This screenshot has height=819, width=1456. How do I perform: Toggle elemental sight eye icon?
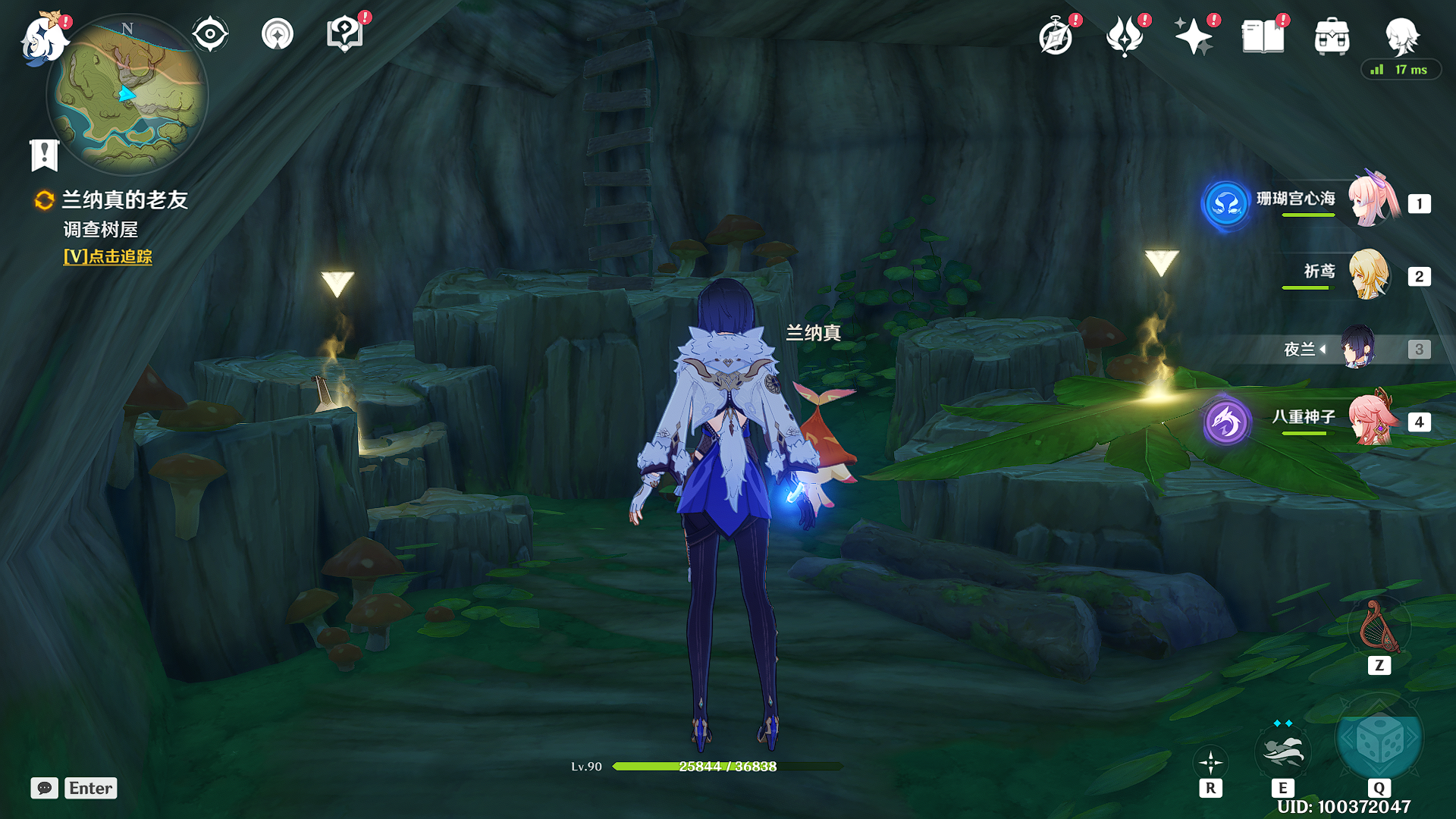pos(210,35)
